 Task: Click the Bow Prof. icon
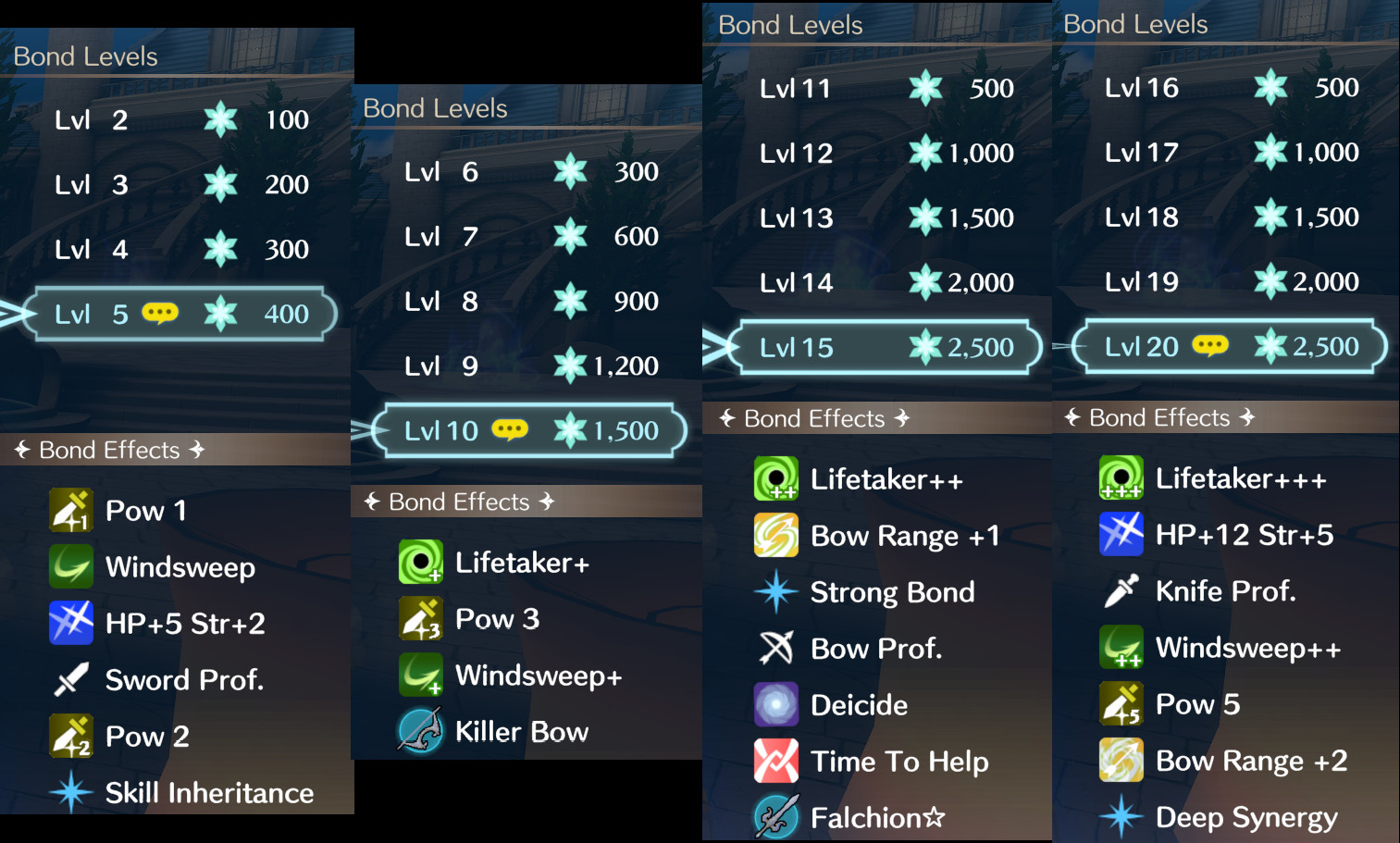point(776,648)
